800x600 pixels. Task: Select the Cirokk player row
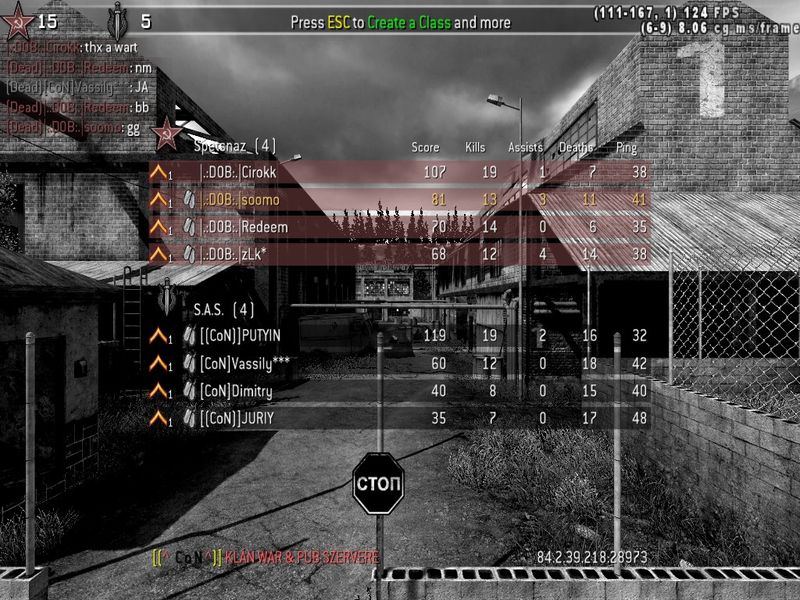click(400, 172)
